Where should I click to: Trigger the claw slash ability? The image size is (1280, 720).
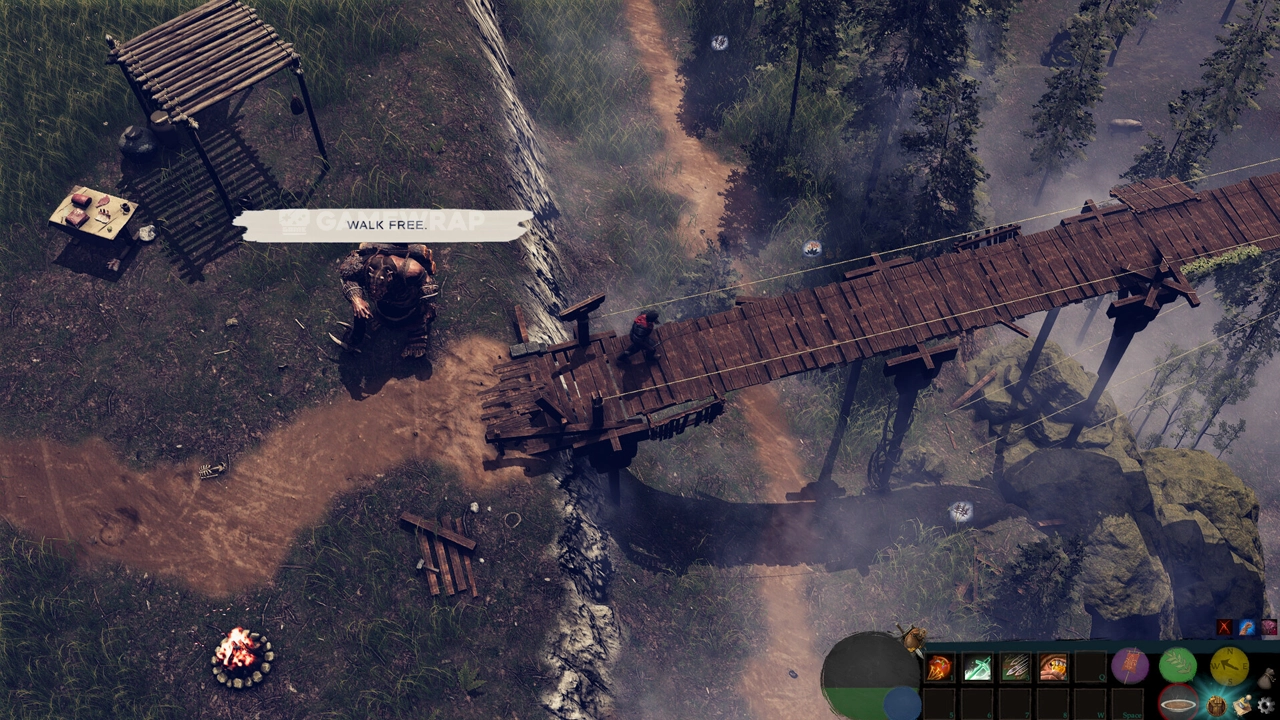tap(1015, 668)
